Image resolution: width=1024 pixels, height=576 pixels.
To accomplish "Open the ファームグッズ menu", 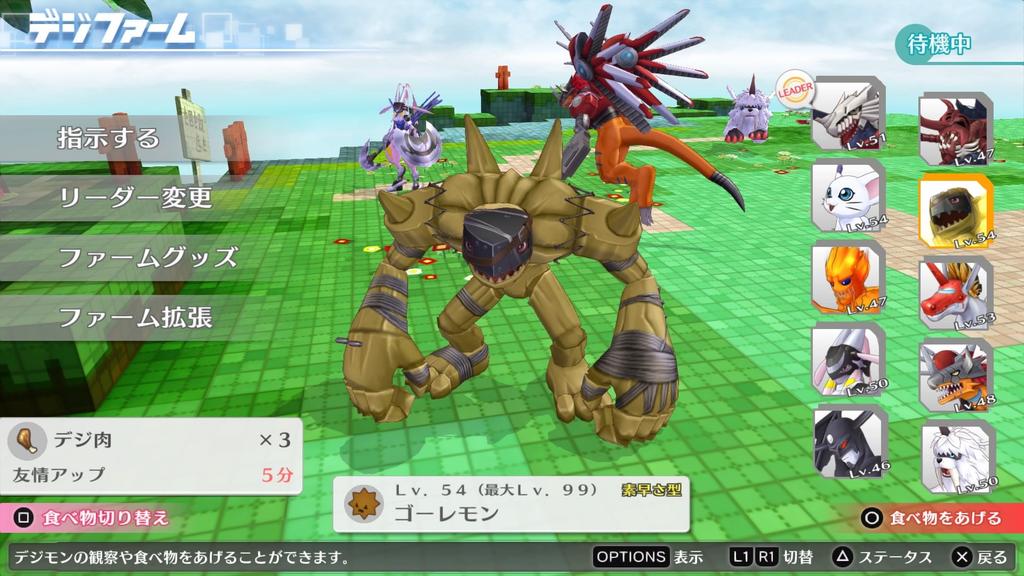I will (147, 257).
